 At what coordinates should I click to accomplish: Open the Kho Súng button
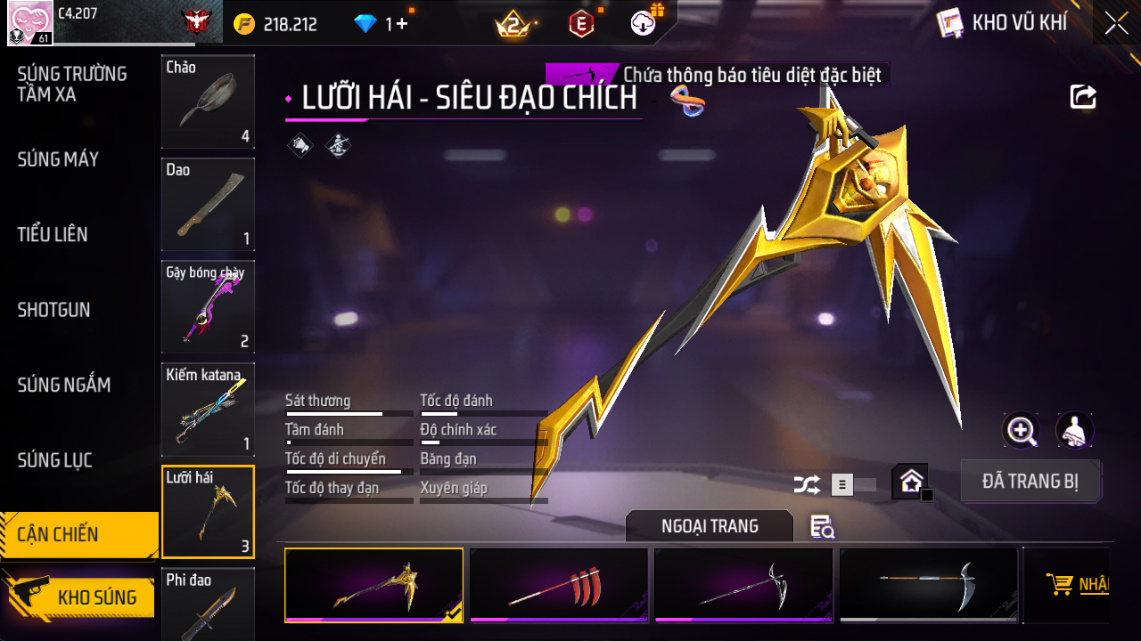(80, 597)
